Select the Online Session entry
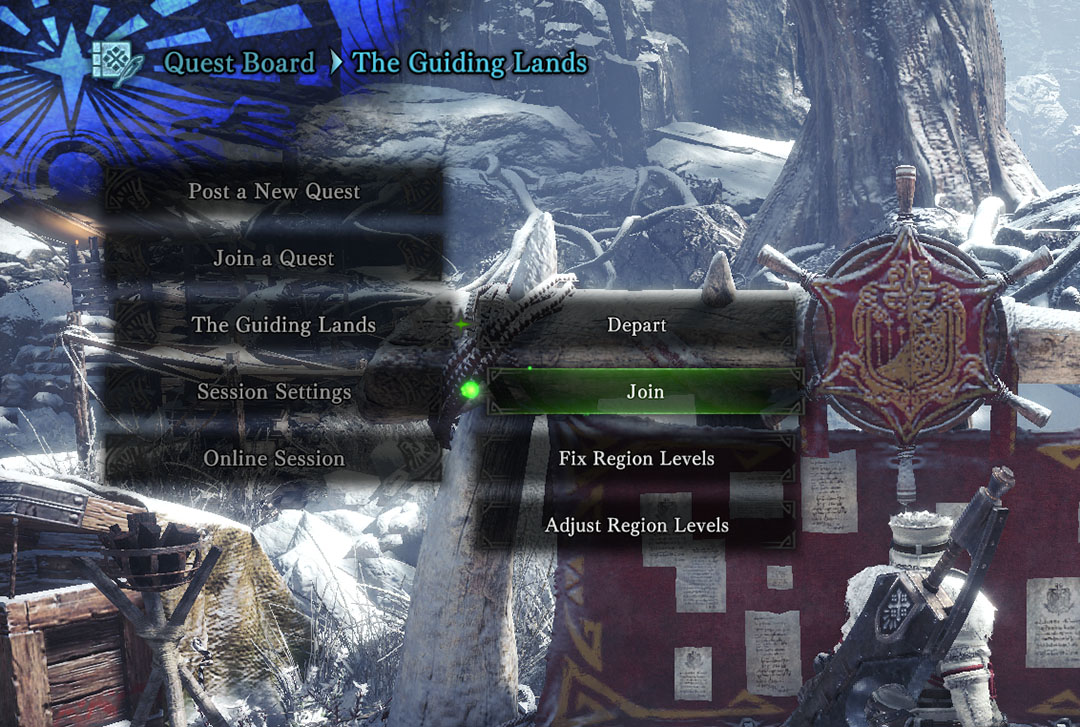The width and height of the screenshot is (1080, 727). (273, 458)
